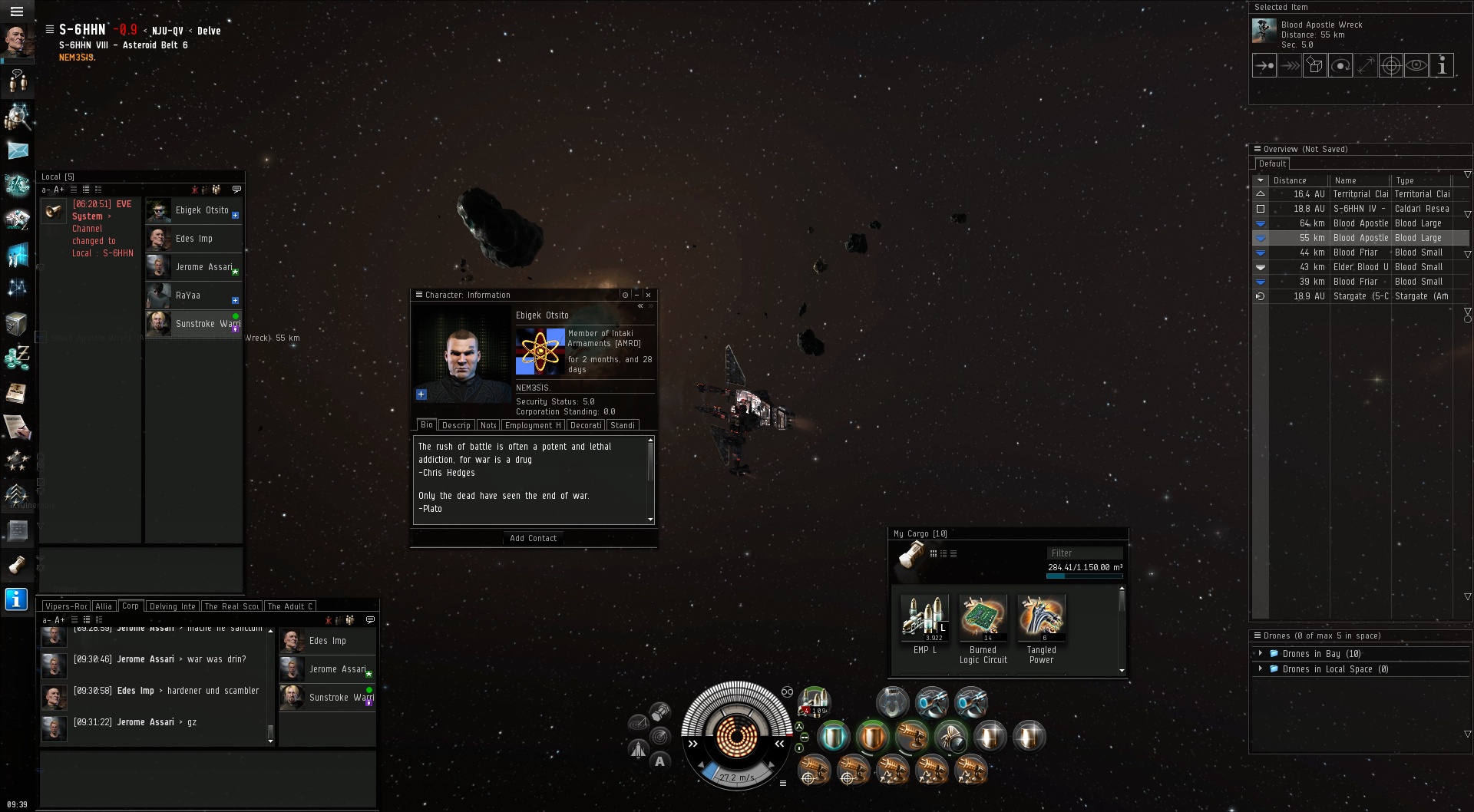Close the Character Information window
This screenshot has width=1474, height=812.
point(649,295)
